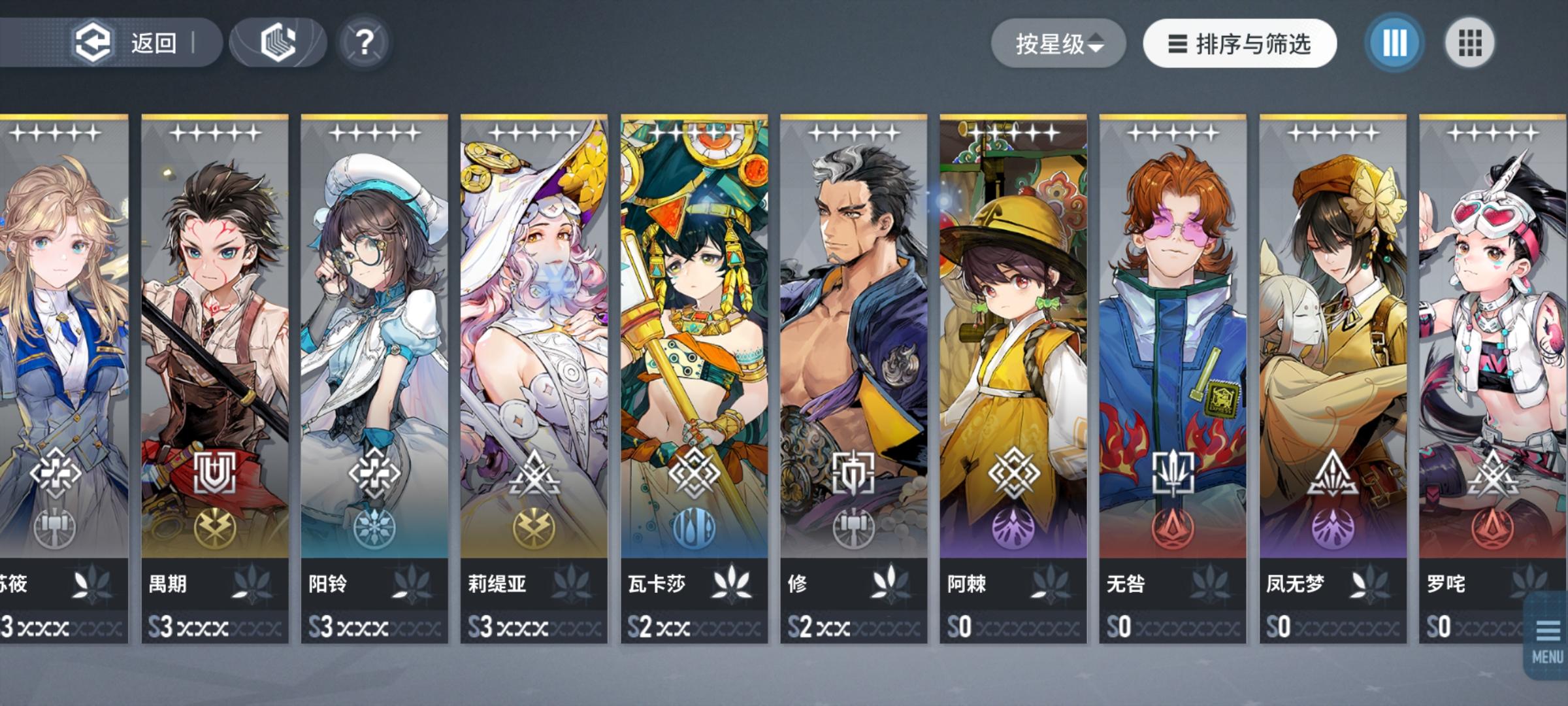Open the question mark help icon
This screenshot has width=1568, height=706.
click(x=365, y=42)
